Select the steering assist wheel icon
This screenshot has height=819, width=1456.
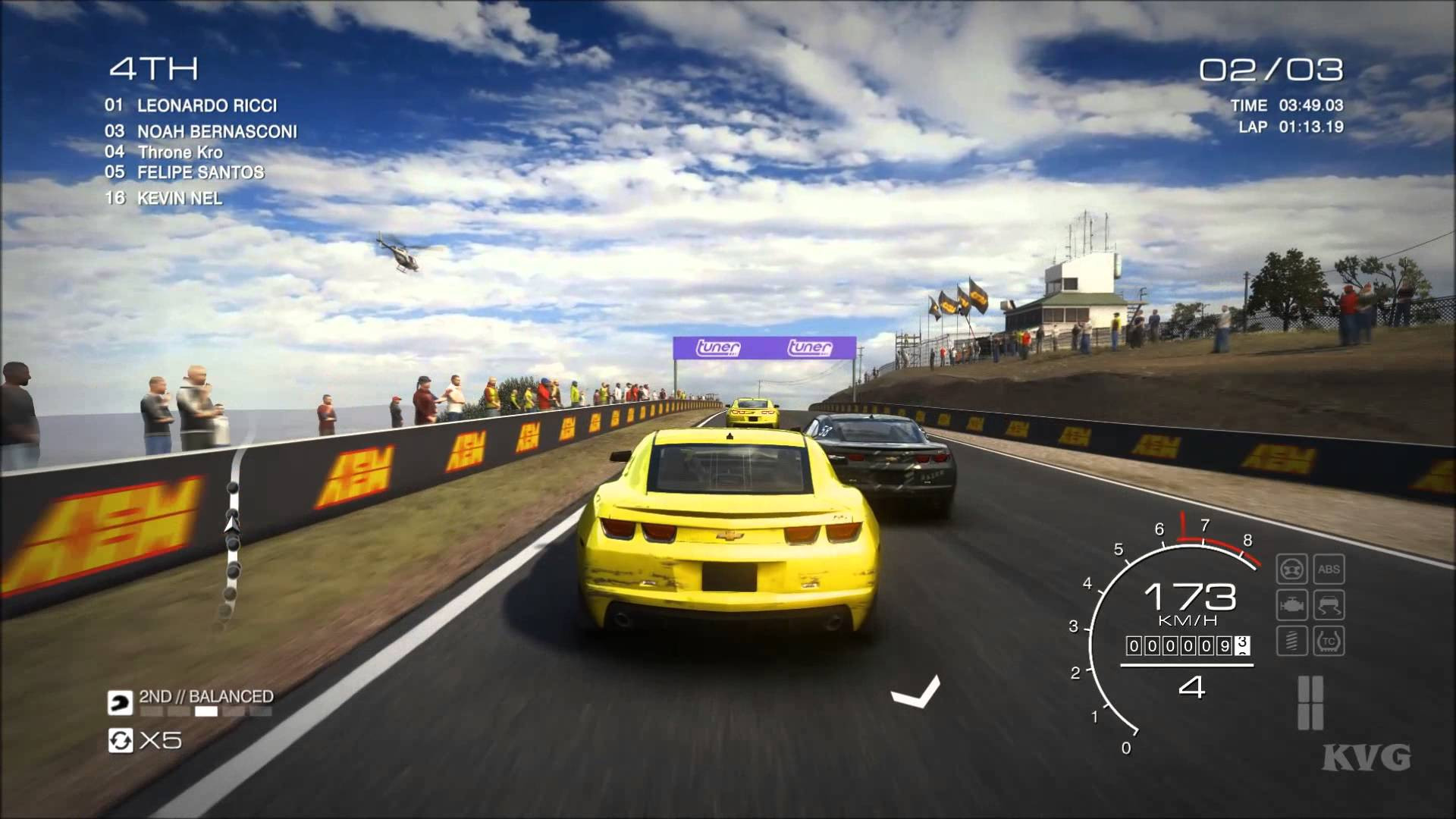(x=1291, y=569)
